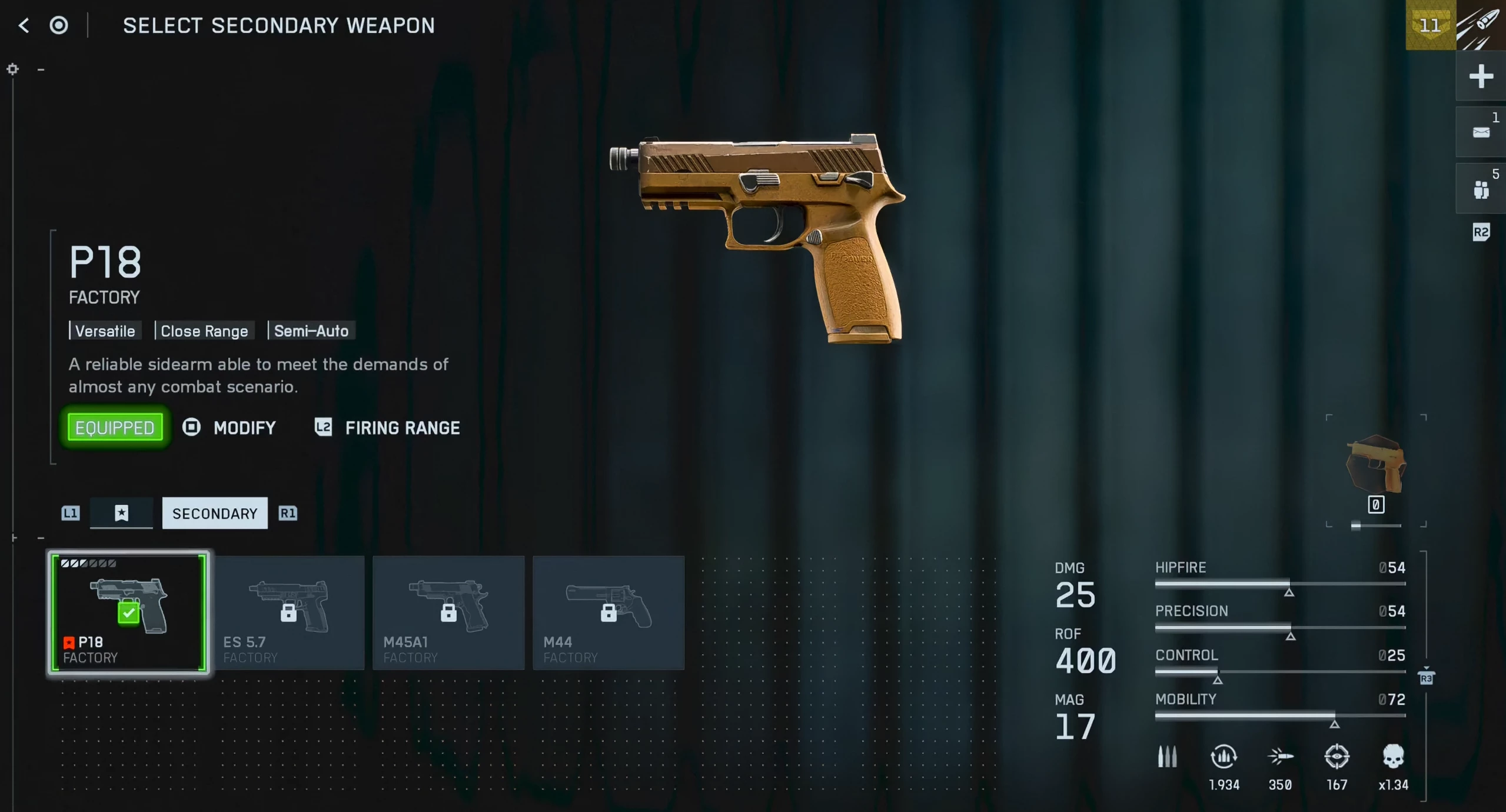The width and height of the screenshot is (1506, 812).
Task: Switch to the favorites star tab
Action: click(x=121, y=513)
